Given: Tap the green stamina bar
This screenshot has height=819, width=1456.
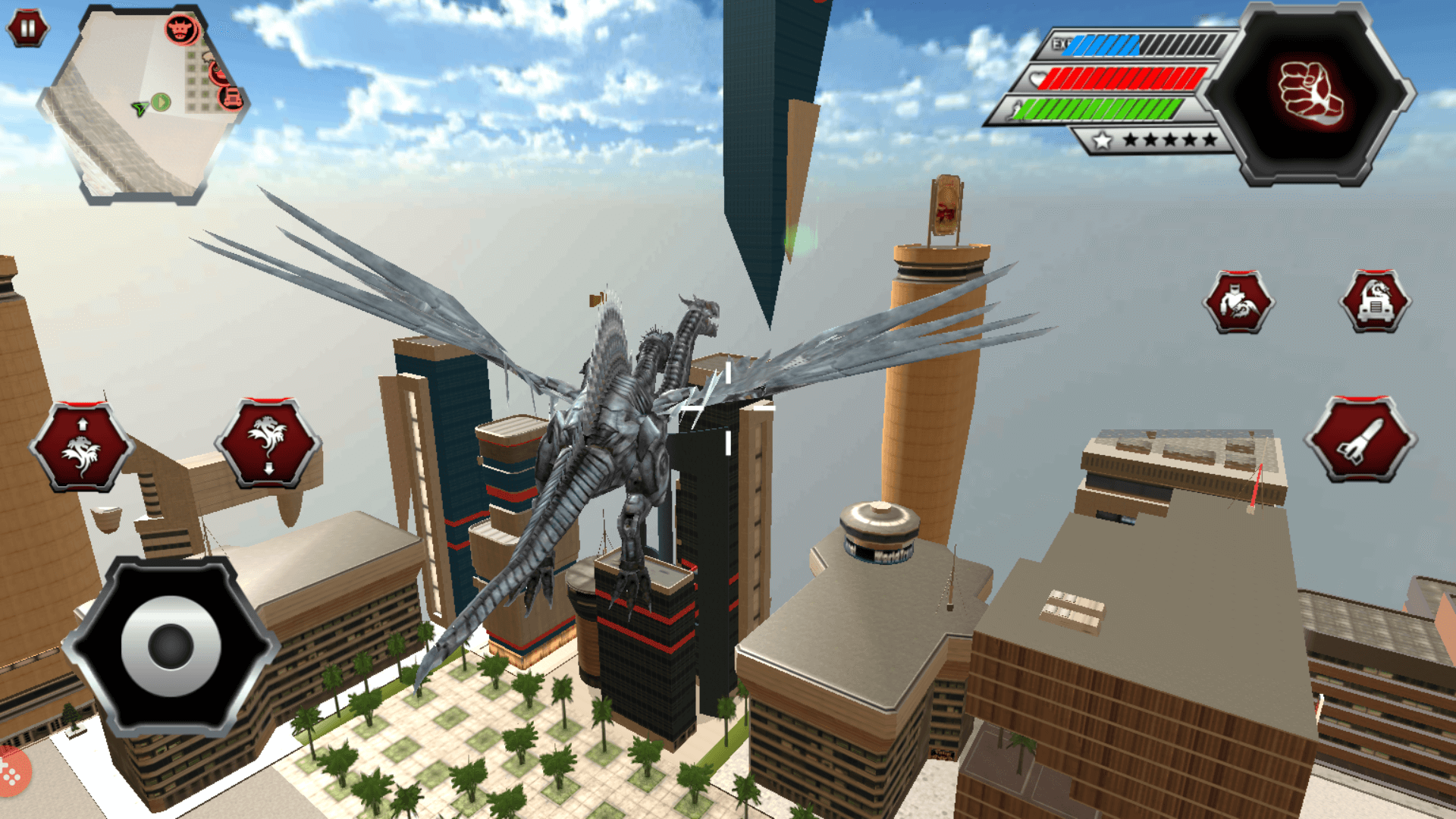Looking at the screenshot, I should [1097, 108].
